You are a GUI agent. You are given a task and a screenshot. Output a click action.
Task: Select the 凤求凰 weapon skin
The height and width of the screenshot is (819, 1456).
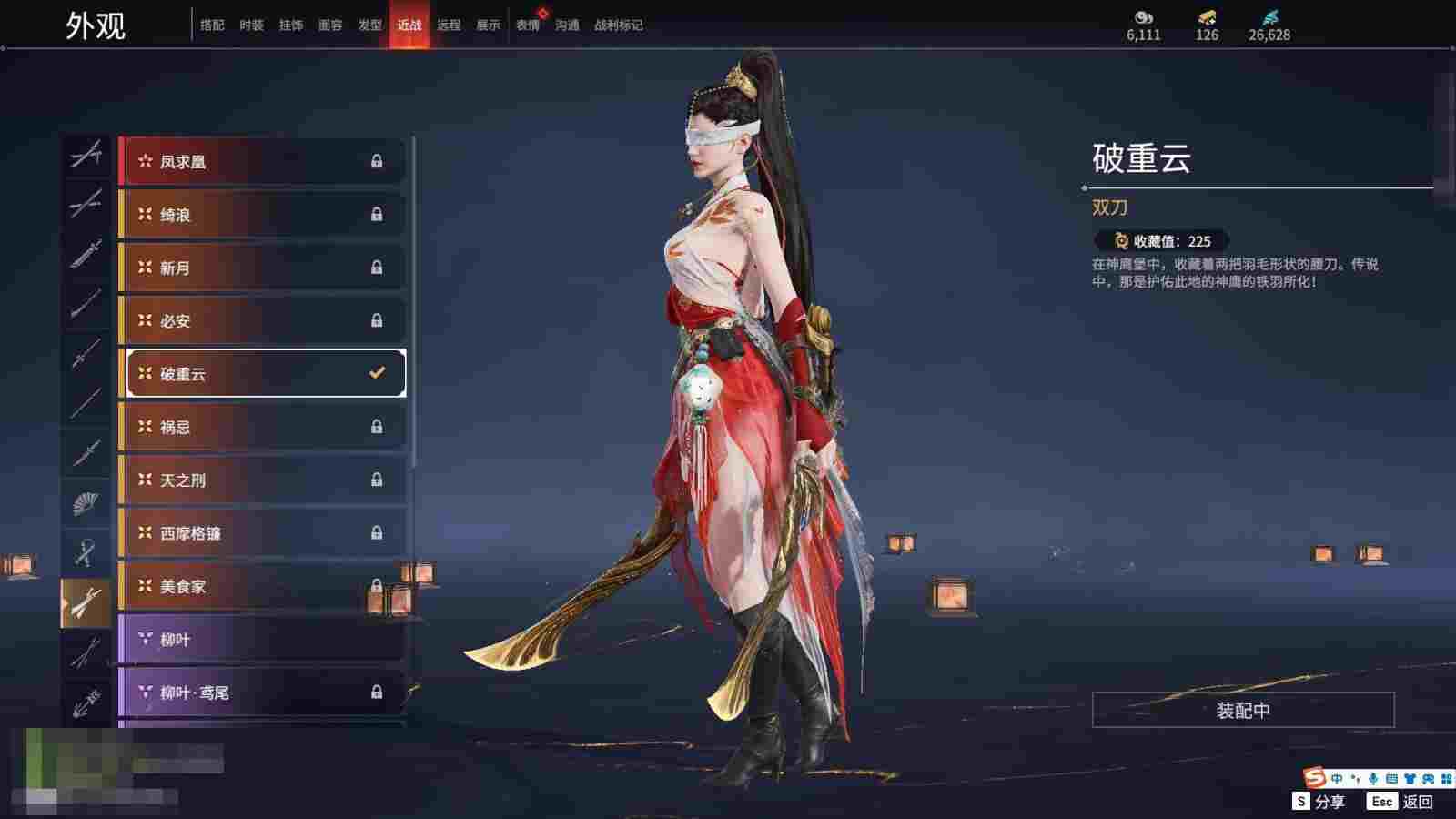tap(262, 162)
